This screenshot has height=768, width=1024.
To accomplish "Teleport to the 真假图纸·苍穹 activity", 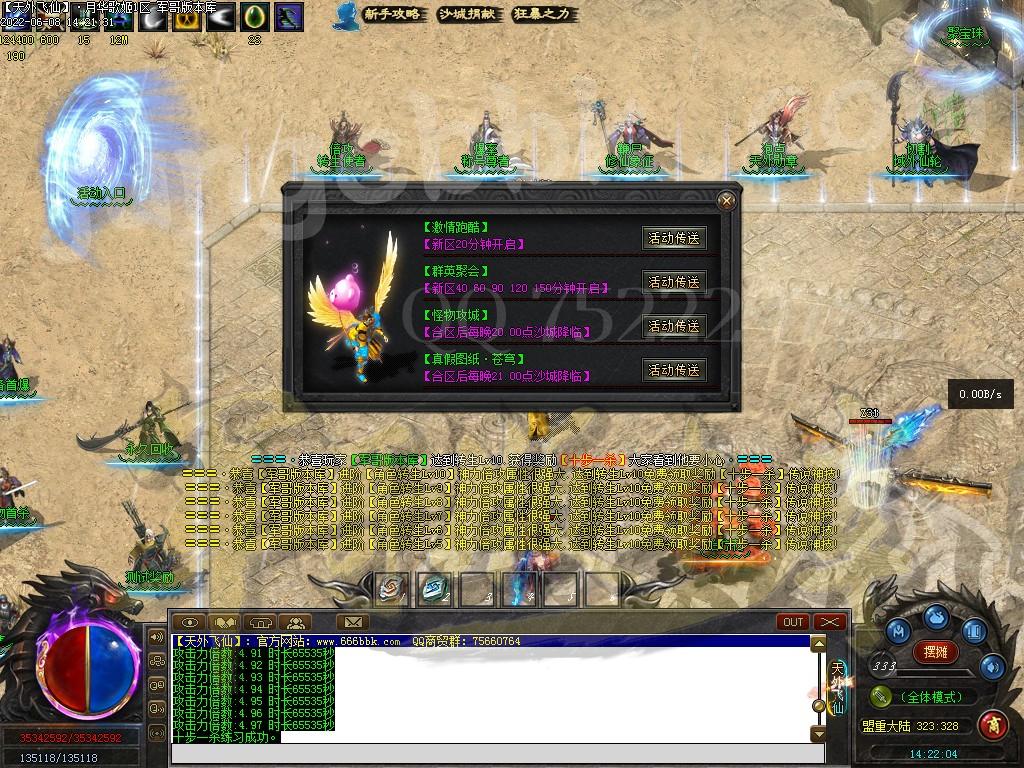I will [674, 370].
